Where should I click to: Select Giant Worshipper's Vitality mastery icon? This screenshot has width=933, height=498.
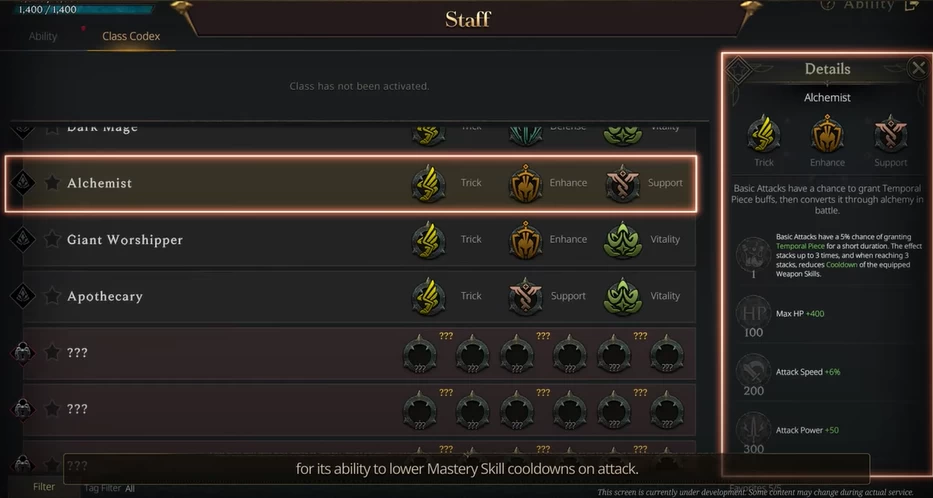click(623, 240)
